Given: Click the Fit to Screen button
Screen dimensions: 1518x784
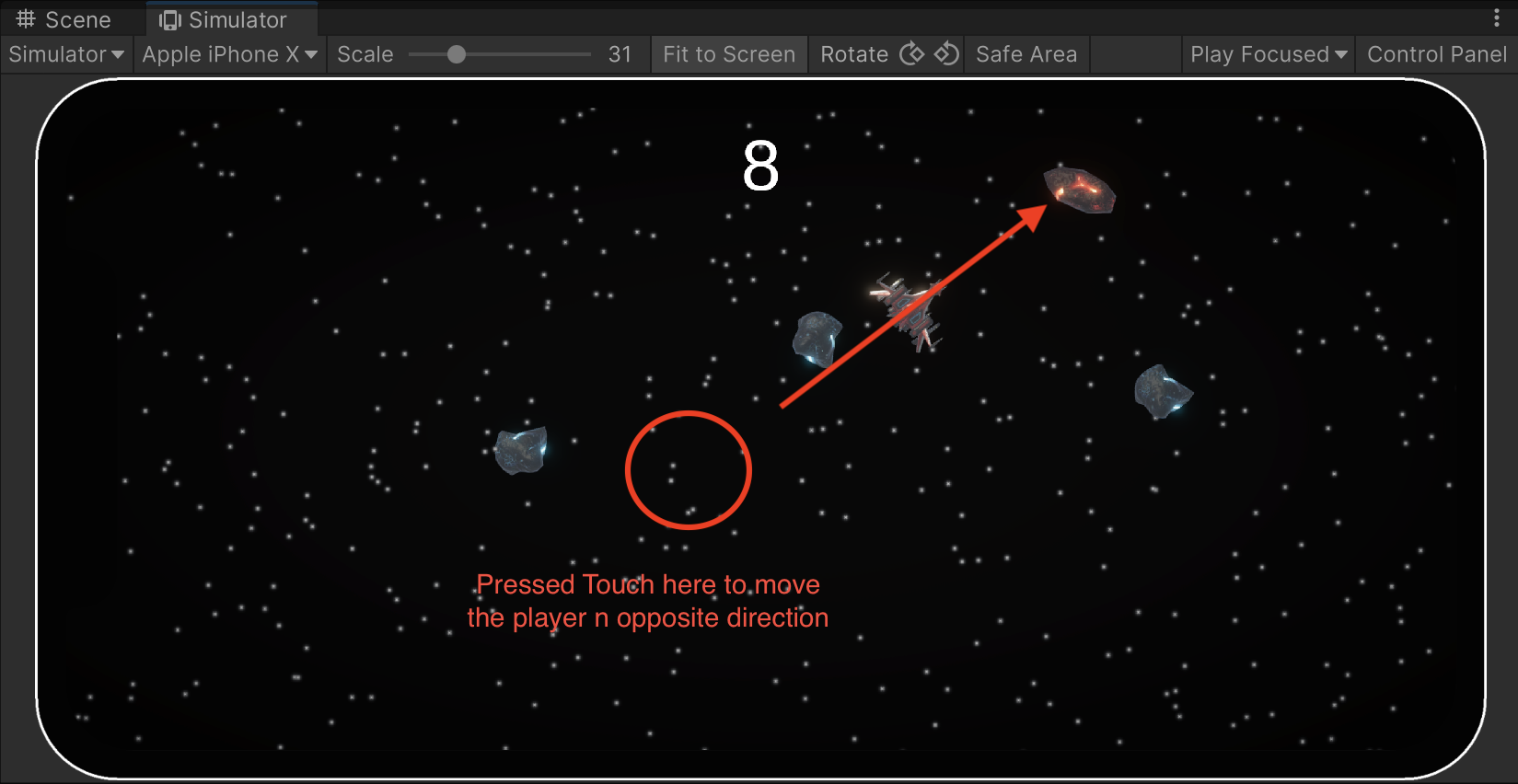Looking at the screenshot, I should click(x=728, y=54).
